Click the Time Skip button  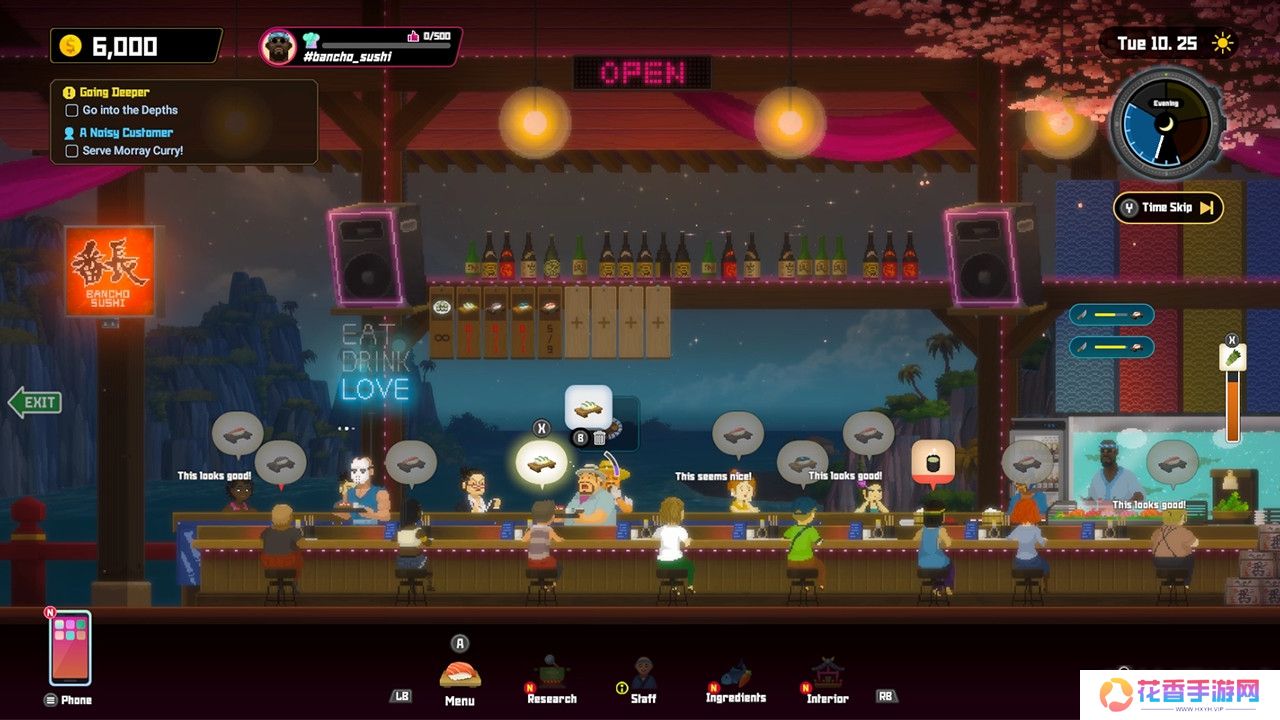1168,208
